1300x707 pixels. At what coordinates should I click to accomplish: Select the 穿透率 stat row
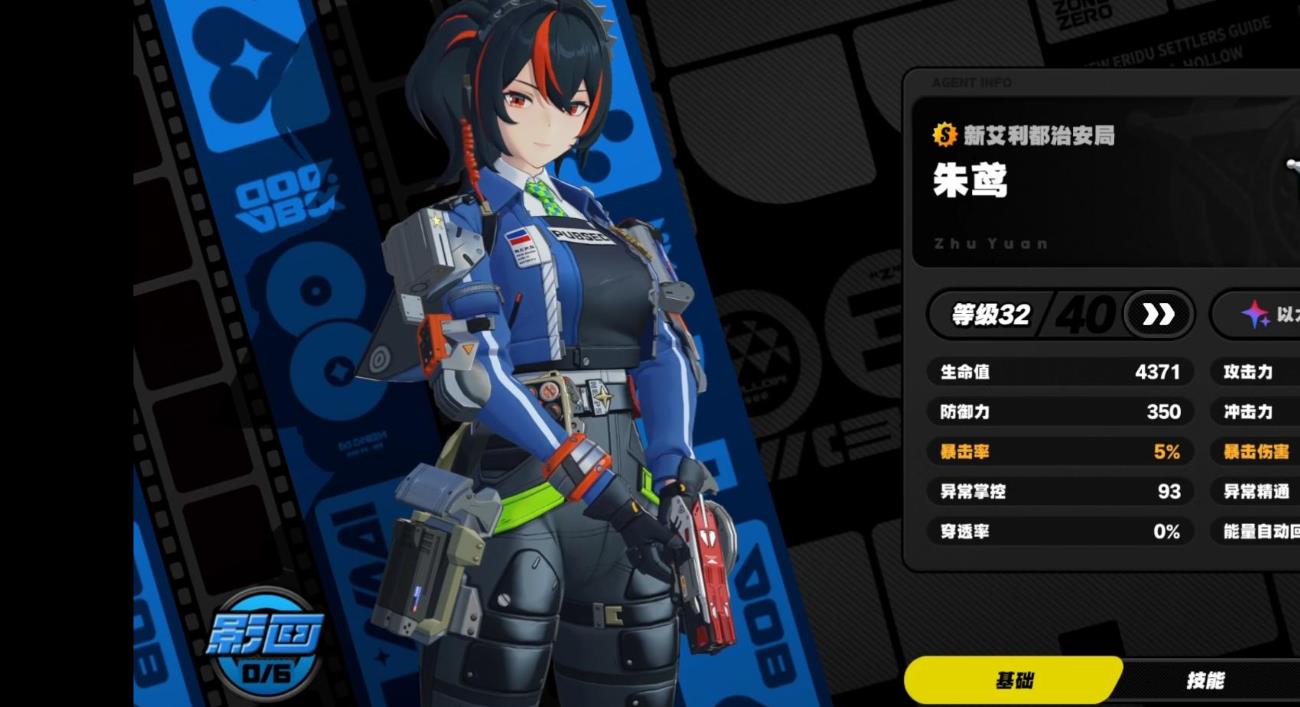pyautogui.click(x=1060, y=532)
